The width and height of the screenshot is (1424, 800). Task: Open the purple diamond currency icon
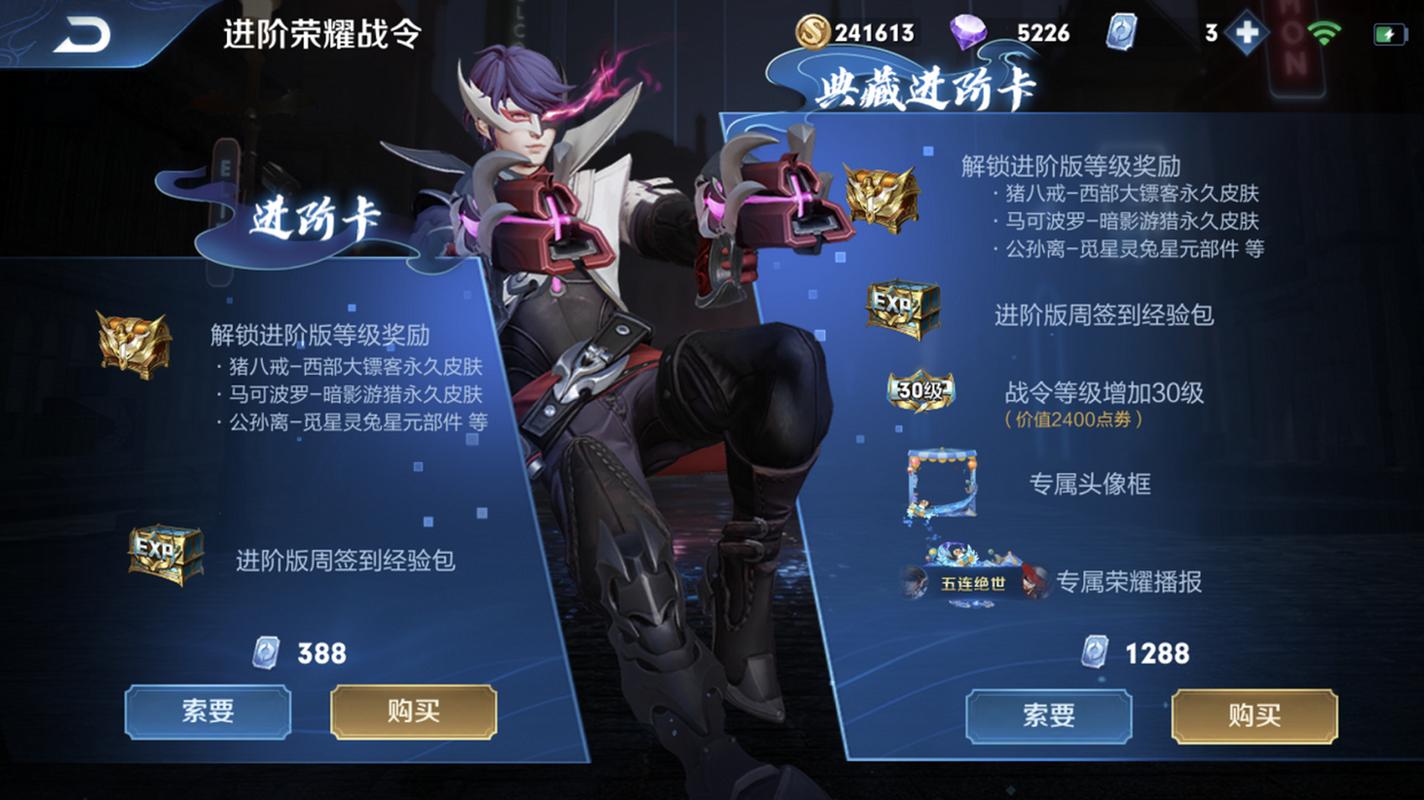click(x=968, y=32)
